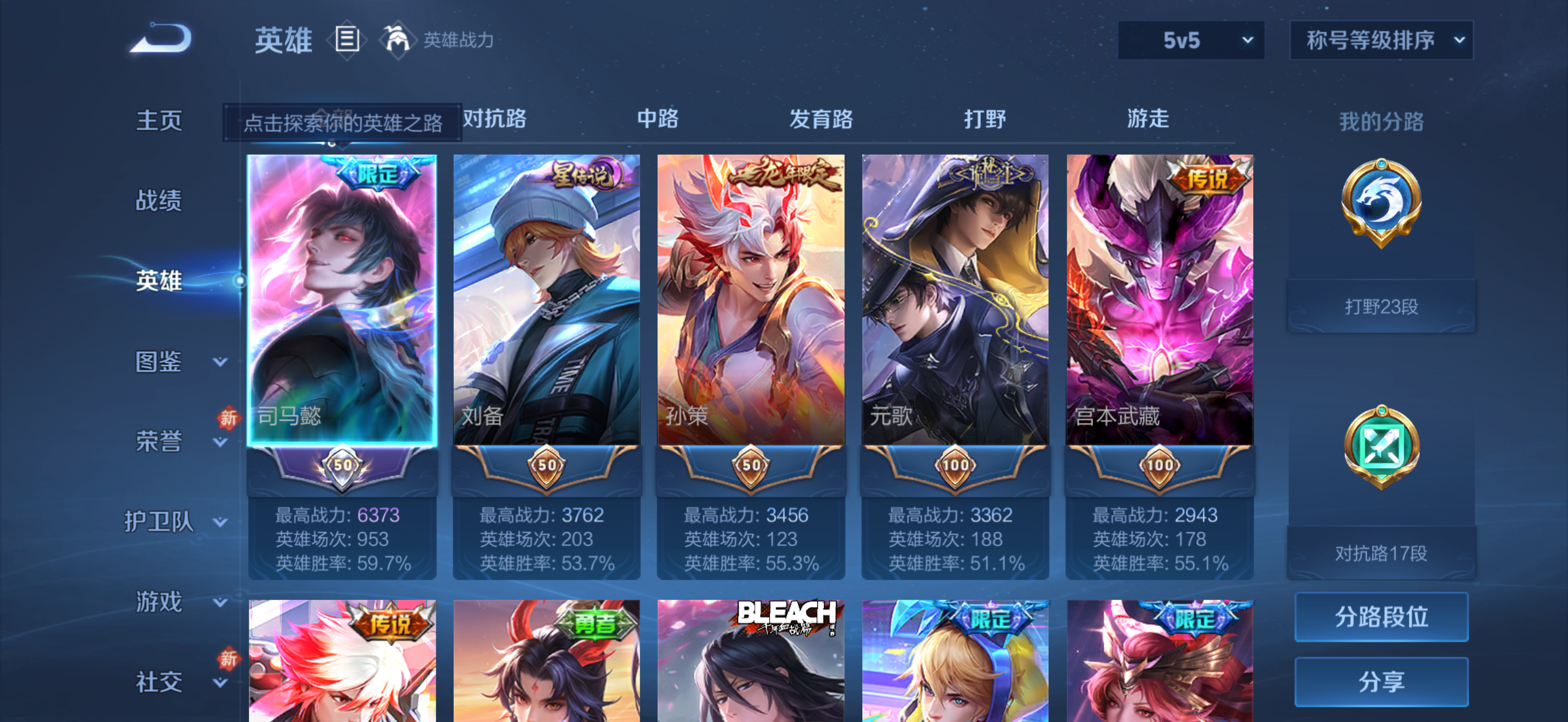
Task: Click the 分享 button
Action: (1380, 681)
